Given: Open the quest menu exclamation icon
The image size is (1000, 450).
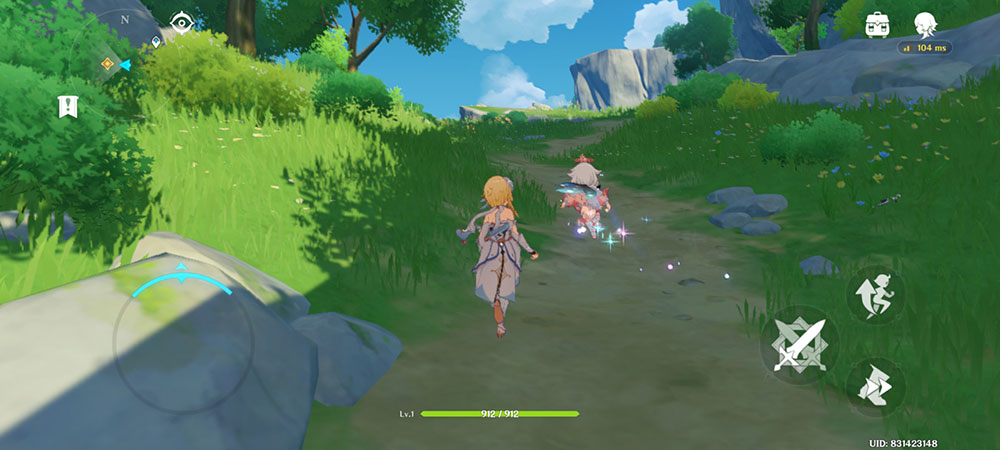Looking at the screenshot, I should click(68, 106).
